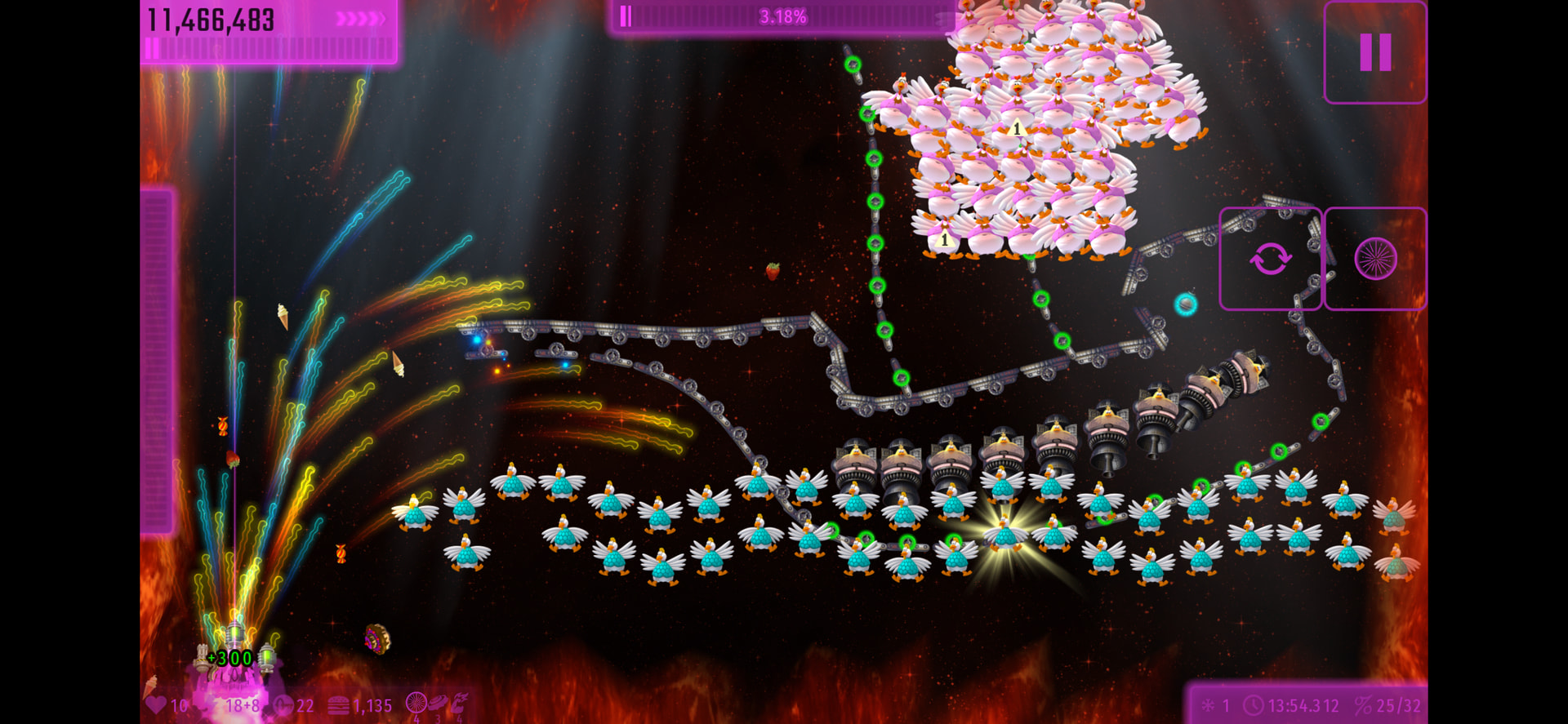Viewport: 1568px width, 724px height.
Task: Tap the circular arrows weapon swap button
Action: 1270,260
